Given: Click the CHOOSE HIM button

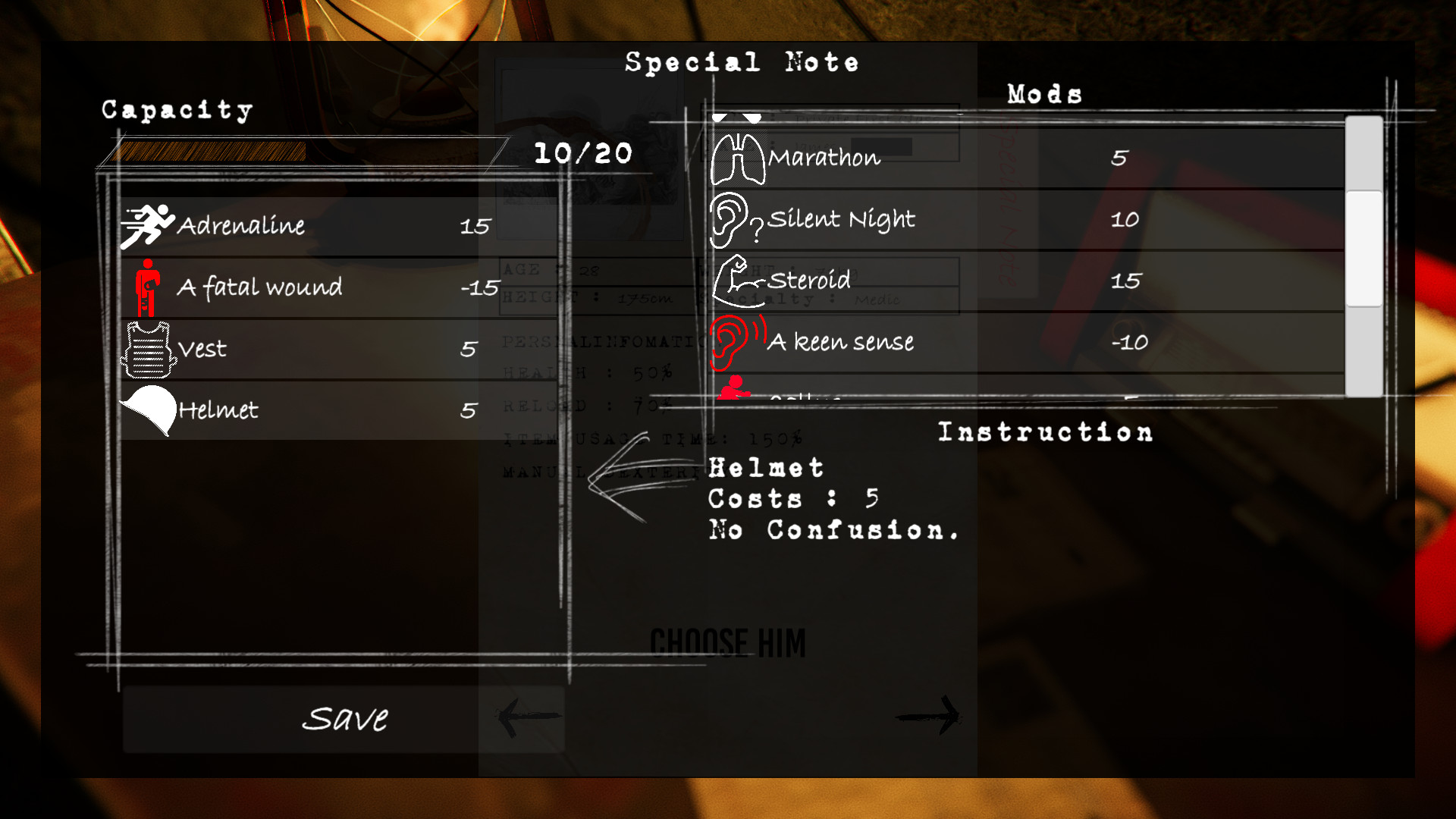Looking at the screenshot, I should pyautogui.click(x=727, y=641).
